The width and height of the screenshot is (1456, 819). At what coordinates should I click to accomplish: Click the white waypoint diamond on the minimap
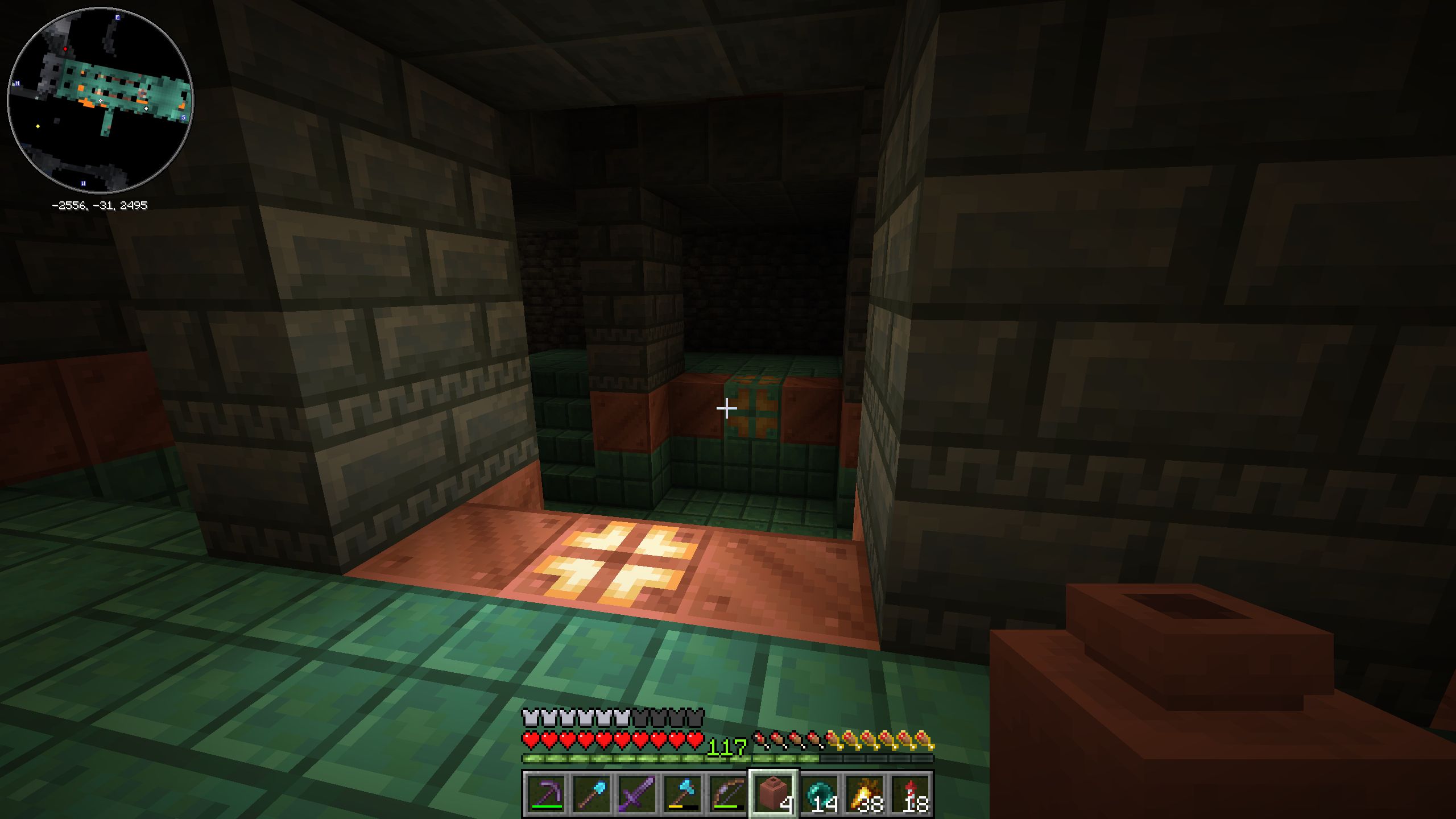point(146,109)
